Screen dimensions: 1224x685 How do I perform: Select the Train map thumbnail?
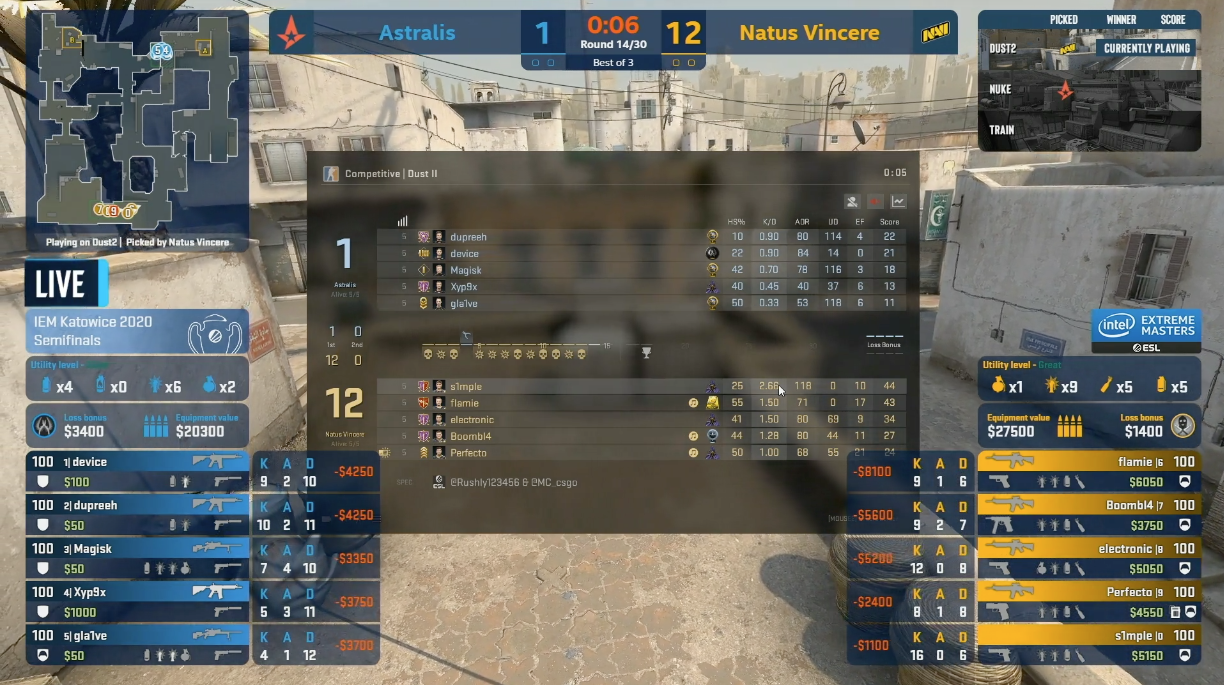click(1089, 130)
